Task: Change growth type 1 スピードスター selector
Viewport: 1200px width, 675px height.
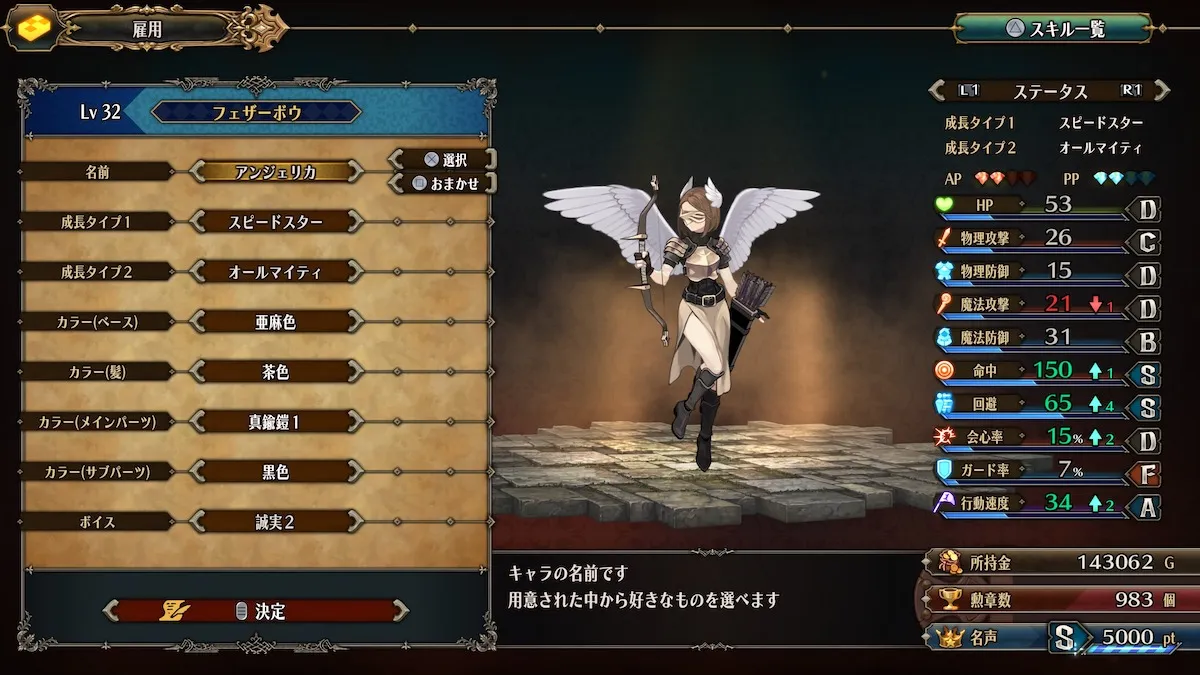Action: [275, 221]
